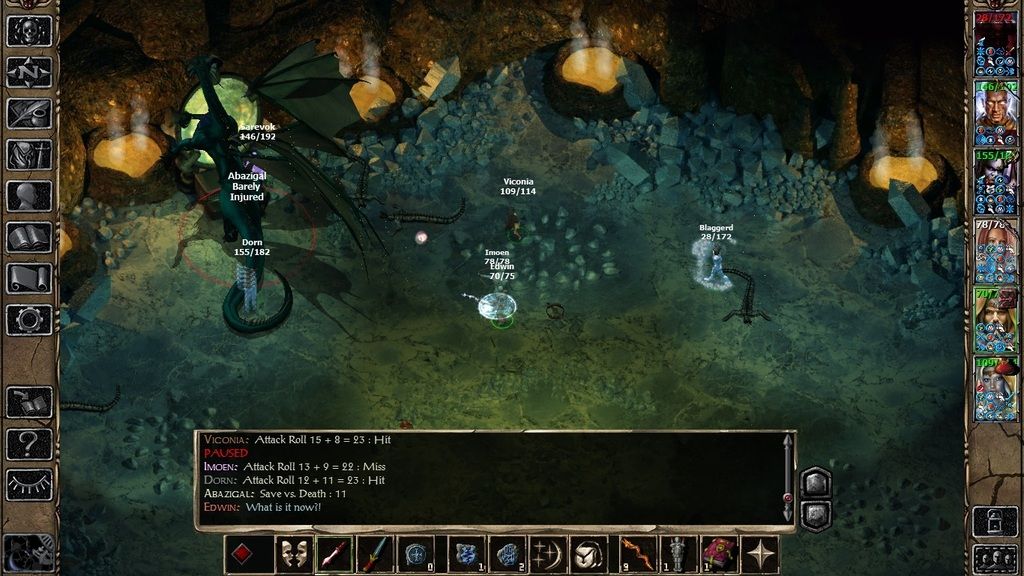Open the journal with the quill button
The width and height of the screenshot is (1024, 576).
(x=29, y=113)
